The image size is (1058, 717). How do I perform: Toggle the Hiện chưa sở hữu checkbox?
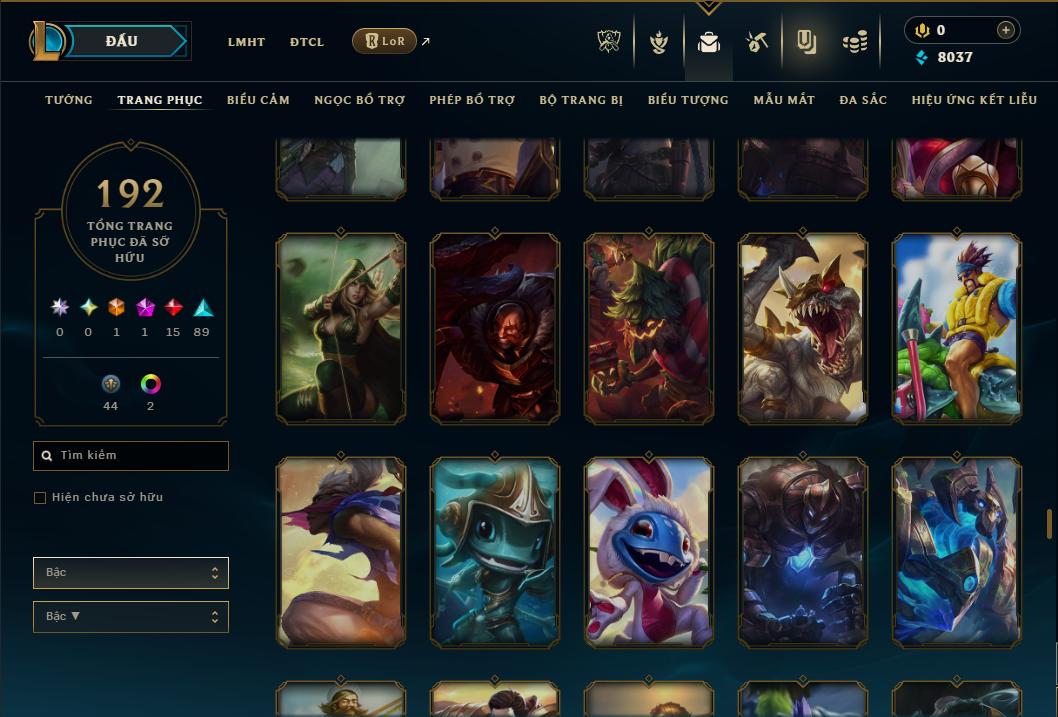[40, 498]
